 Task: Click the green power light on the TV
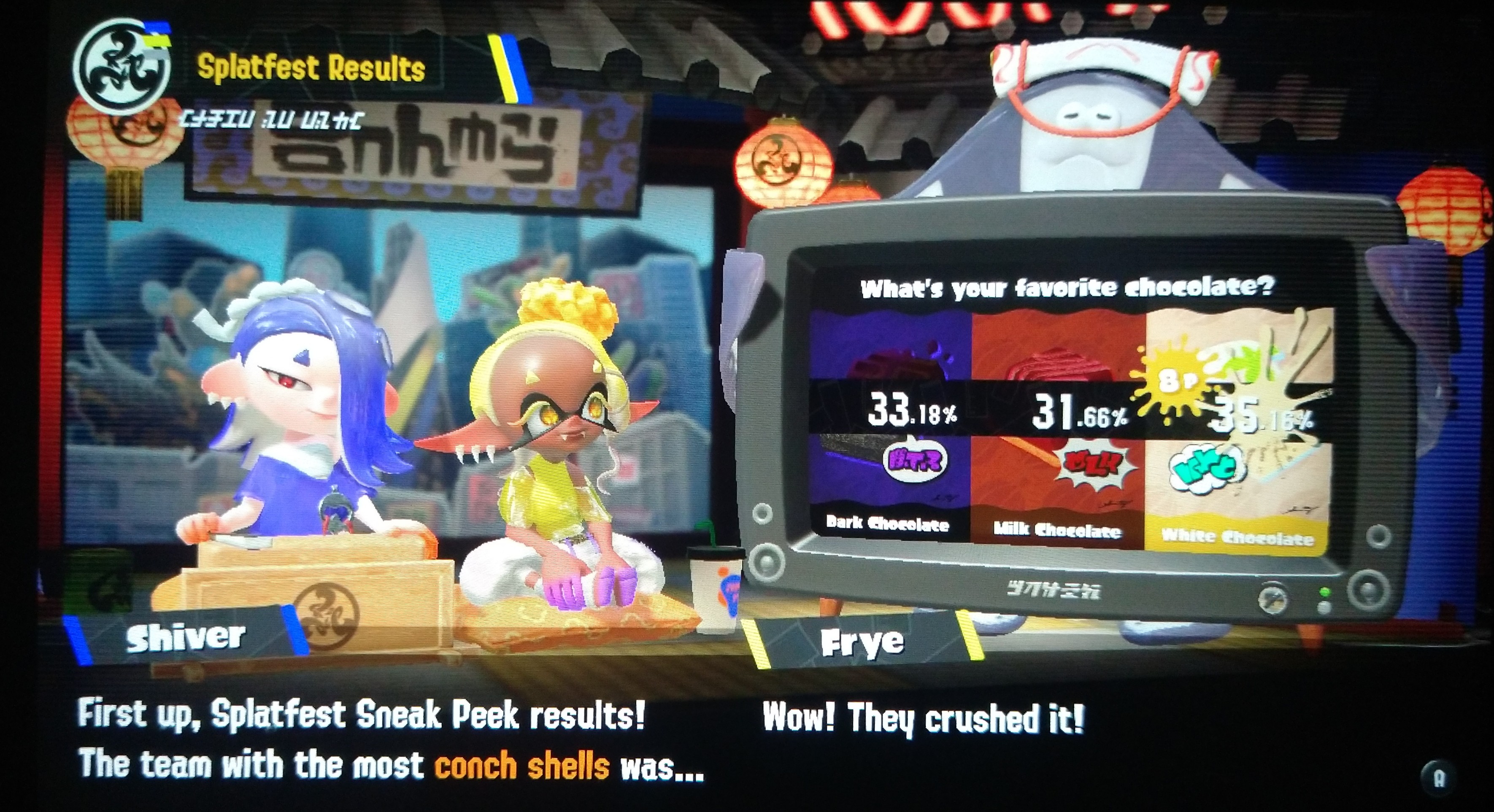coord(1326,591)
